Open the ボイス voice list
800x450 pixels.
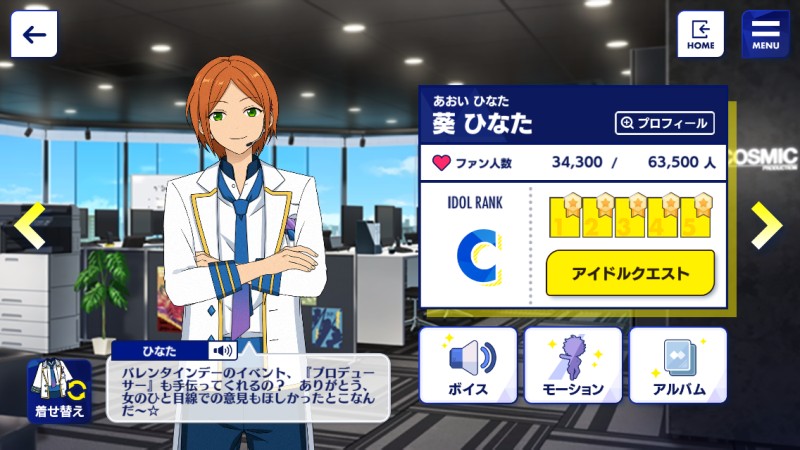coord(468,365)
